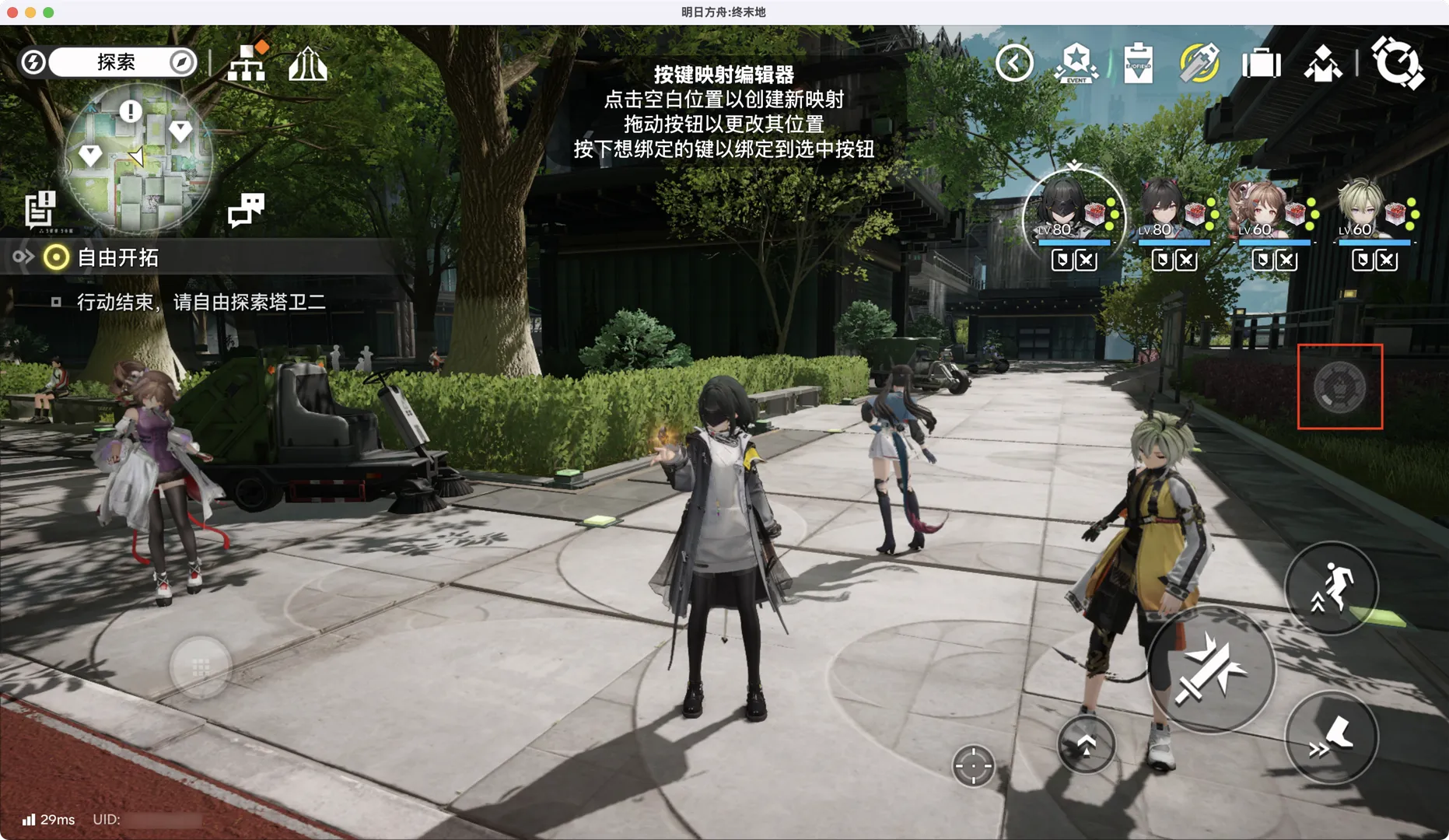Click the yellow circled tool icon

1199,63
